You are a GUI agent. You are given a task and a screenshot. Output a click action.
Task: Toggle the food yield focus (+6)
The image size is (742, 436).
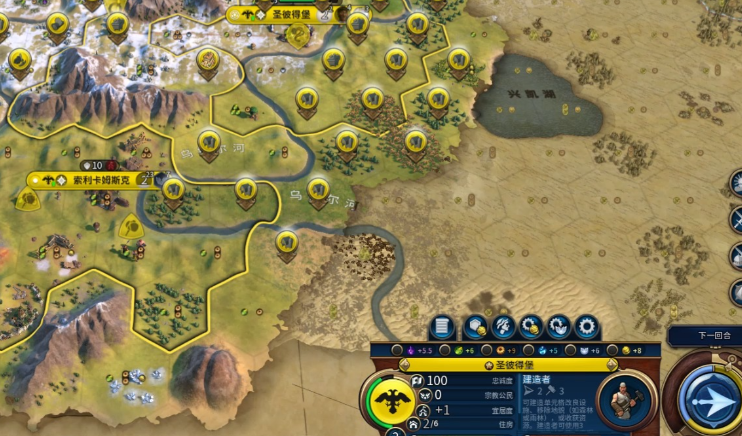[x=445, y=350]
